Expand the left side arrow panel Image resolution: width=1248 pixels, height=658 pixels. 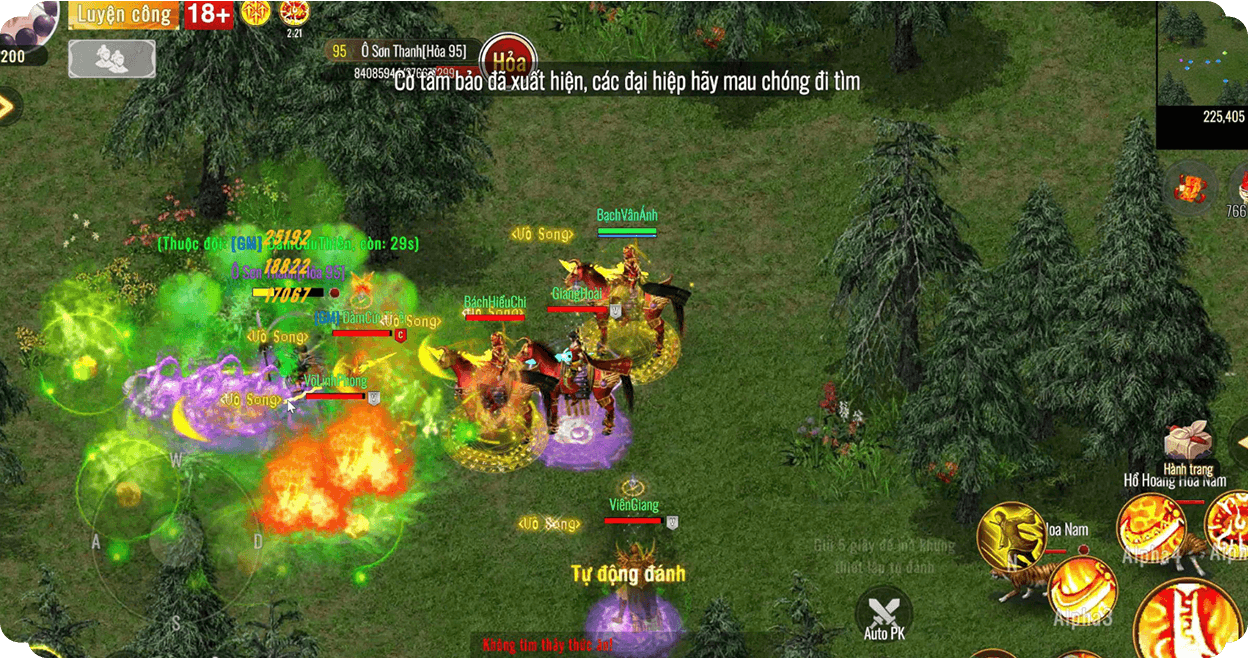[8, 106]
